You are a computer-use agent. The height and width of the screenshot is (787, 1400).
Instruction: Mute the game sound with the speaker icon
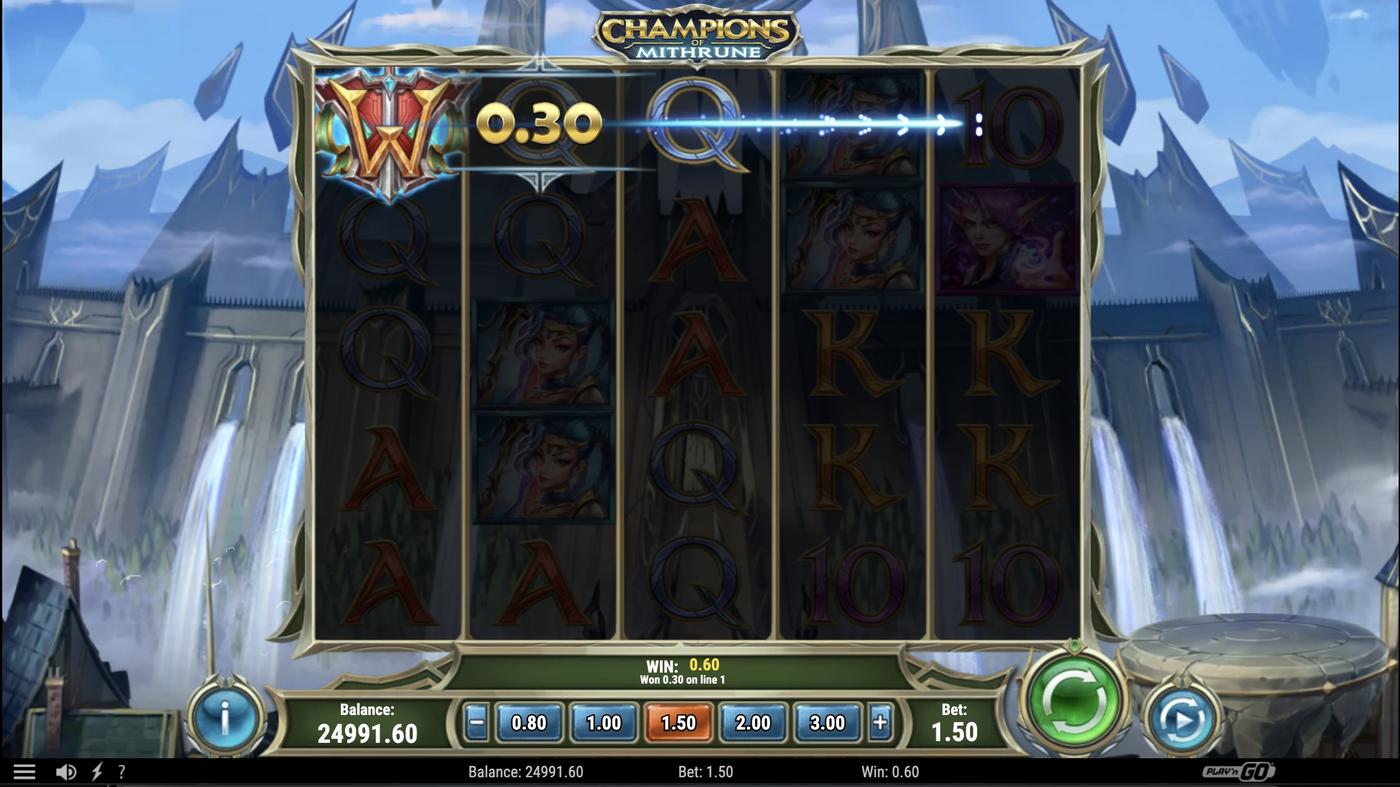tap(65, 769)
